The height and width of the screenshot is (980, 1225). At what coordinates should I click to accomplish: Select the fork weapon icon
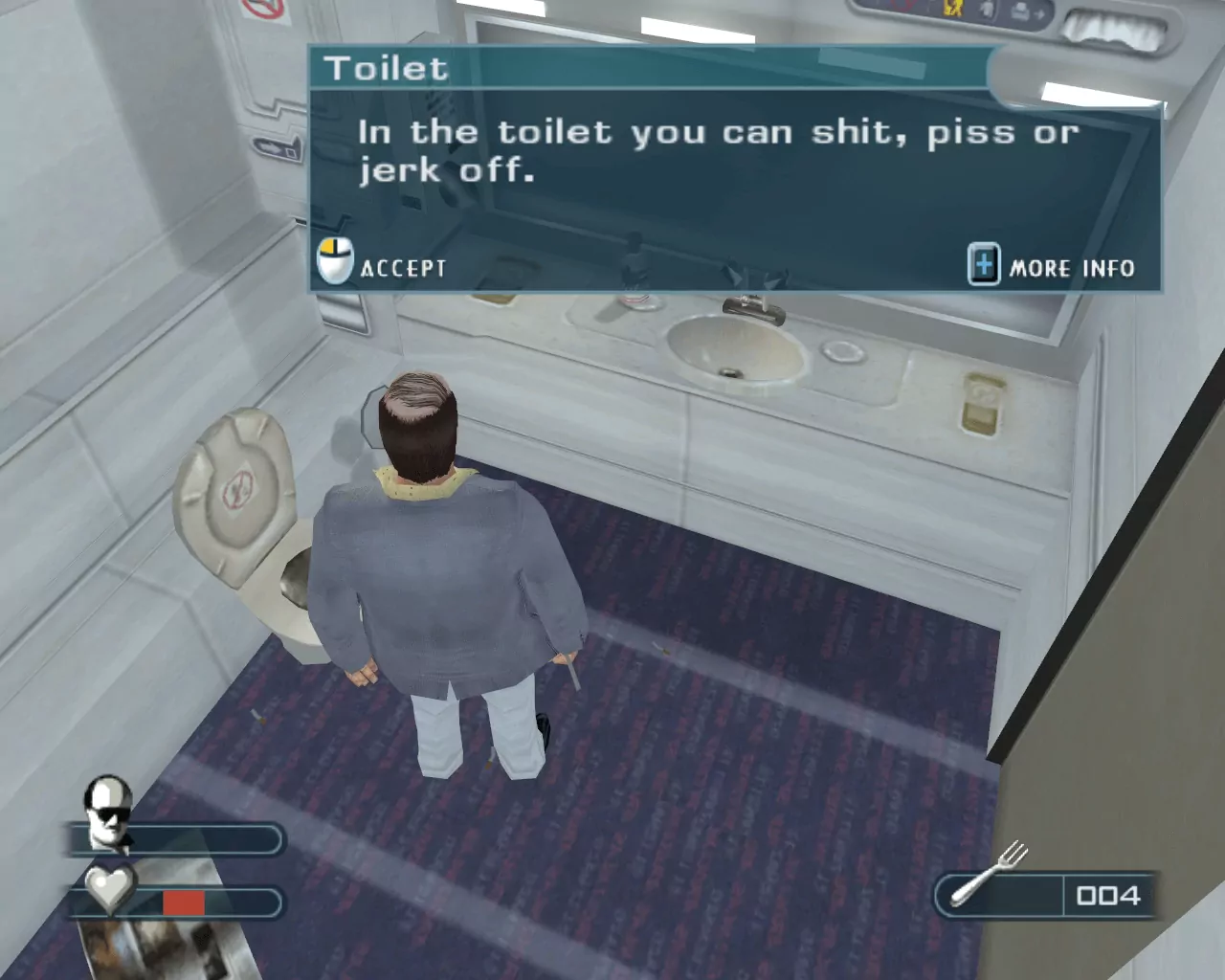point(991,876)
